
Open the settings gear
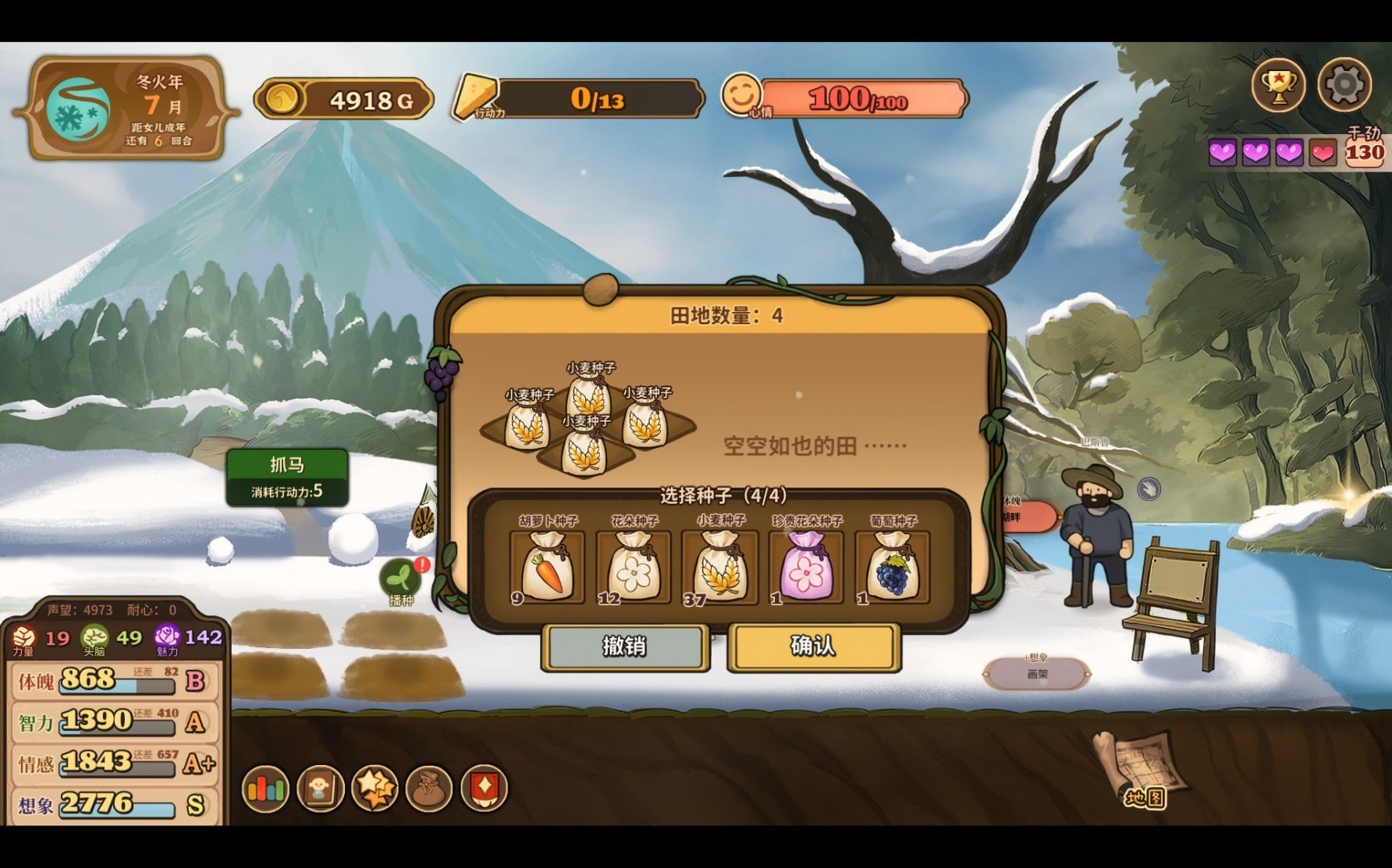point(1344,85)
